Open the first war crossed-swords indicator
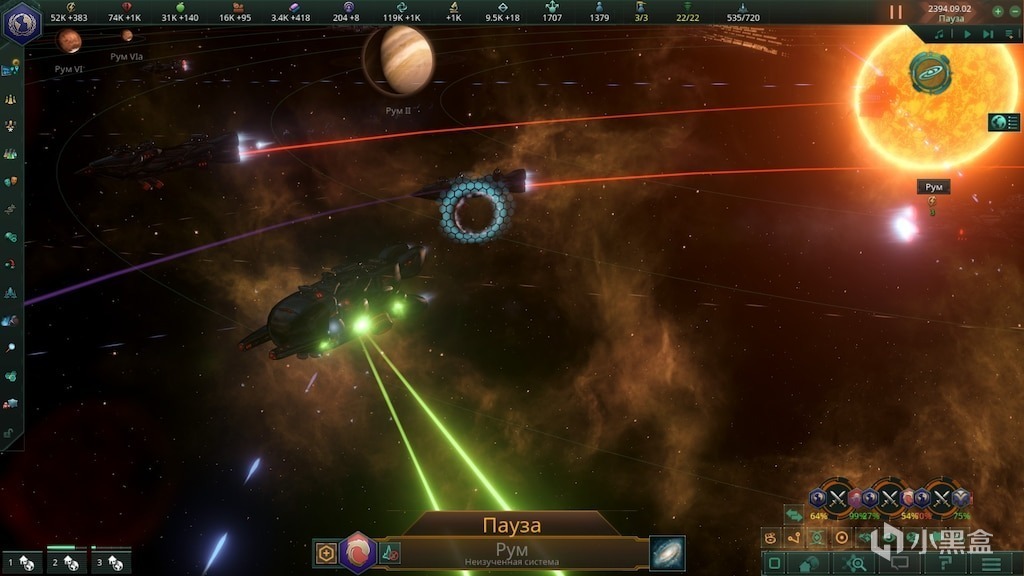 coord(838,496)
